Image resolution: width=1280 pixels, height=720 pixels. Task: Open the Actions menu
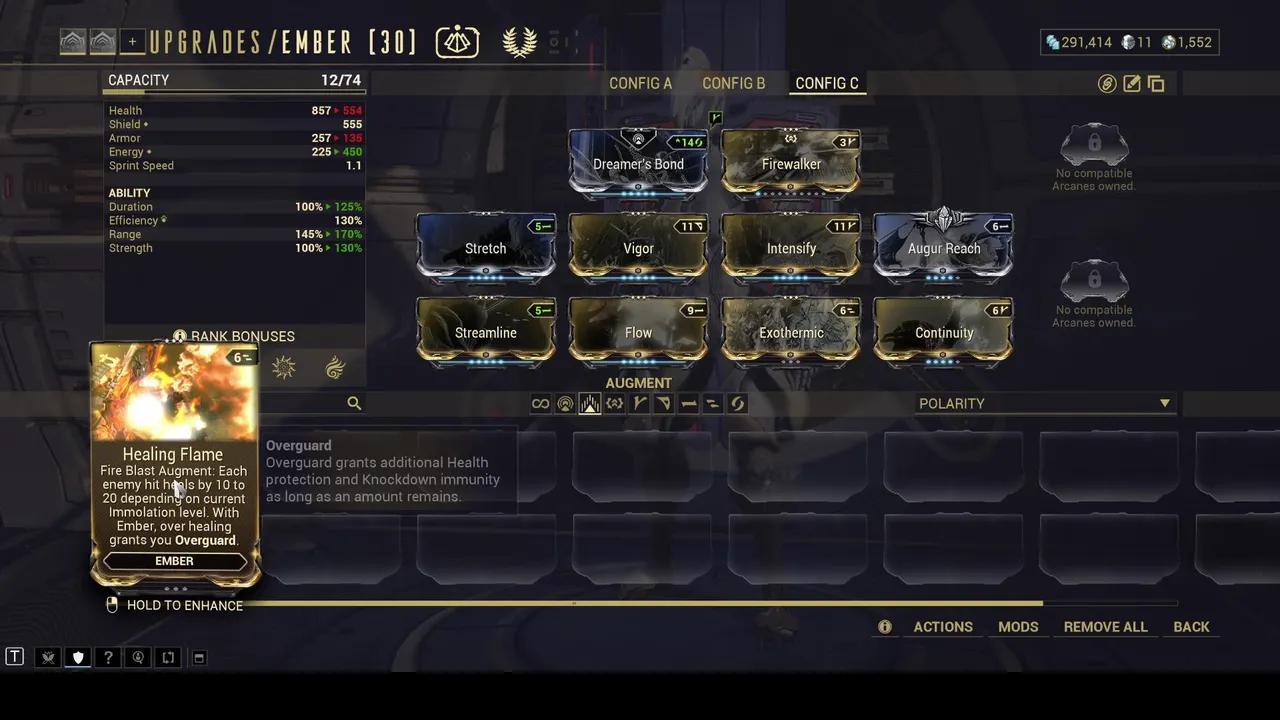(942, 627)
